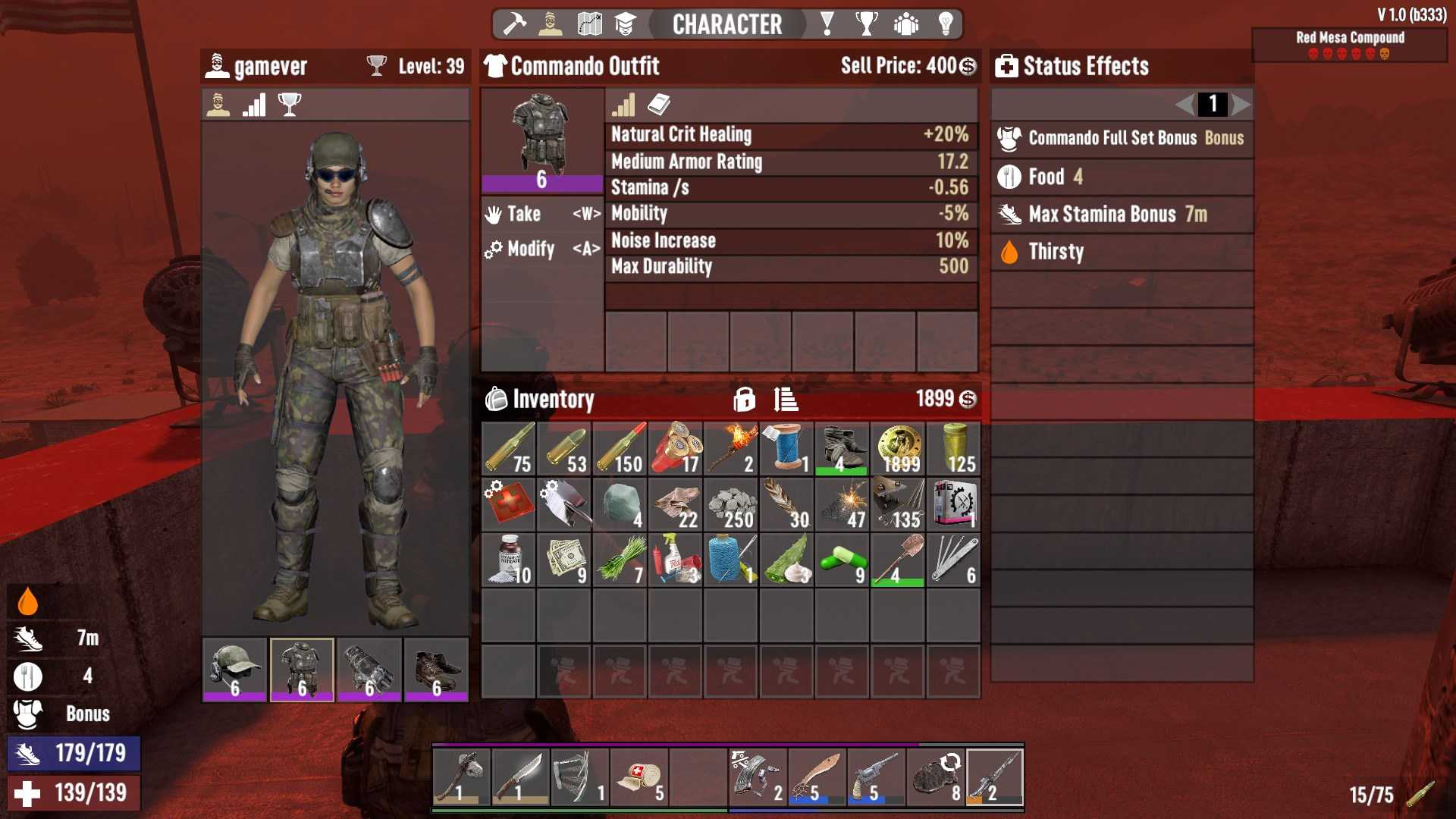Select the Thirsty status effect row
1456x819 pixels.
tap(1122, 252)
